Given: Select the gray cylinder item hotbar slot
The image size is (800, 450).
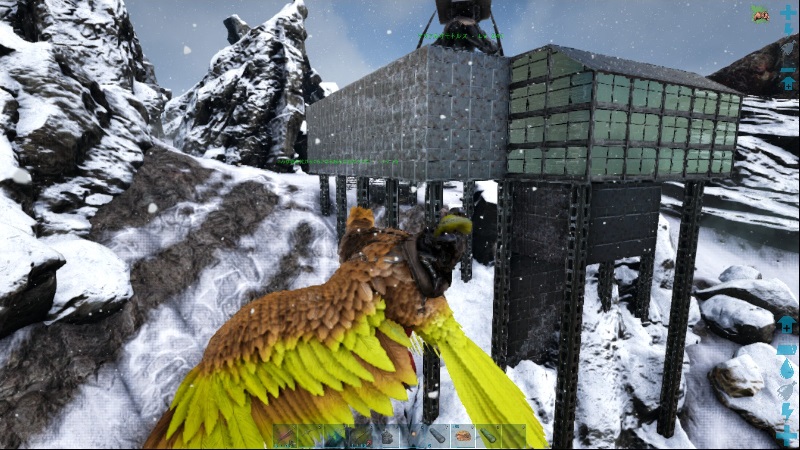Looking at the screenshot, I should point(437,436).
